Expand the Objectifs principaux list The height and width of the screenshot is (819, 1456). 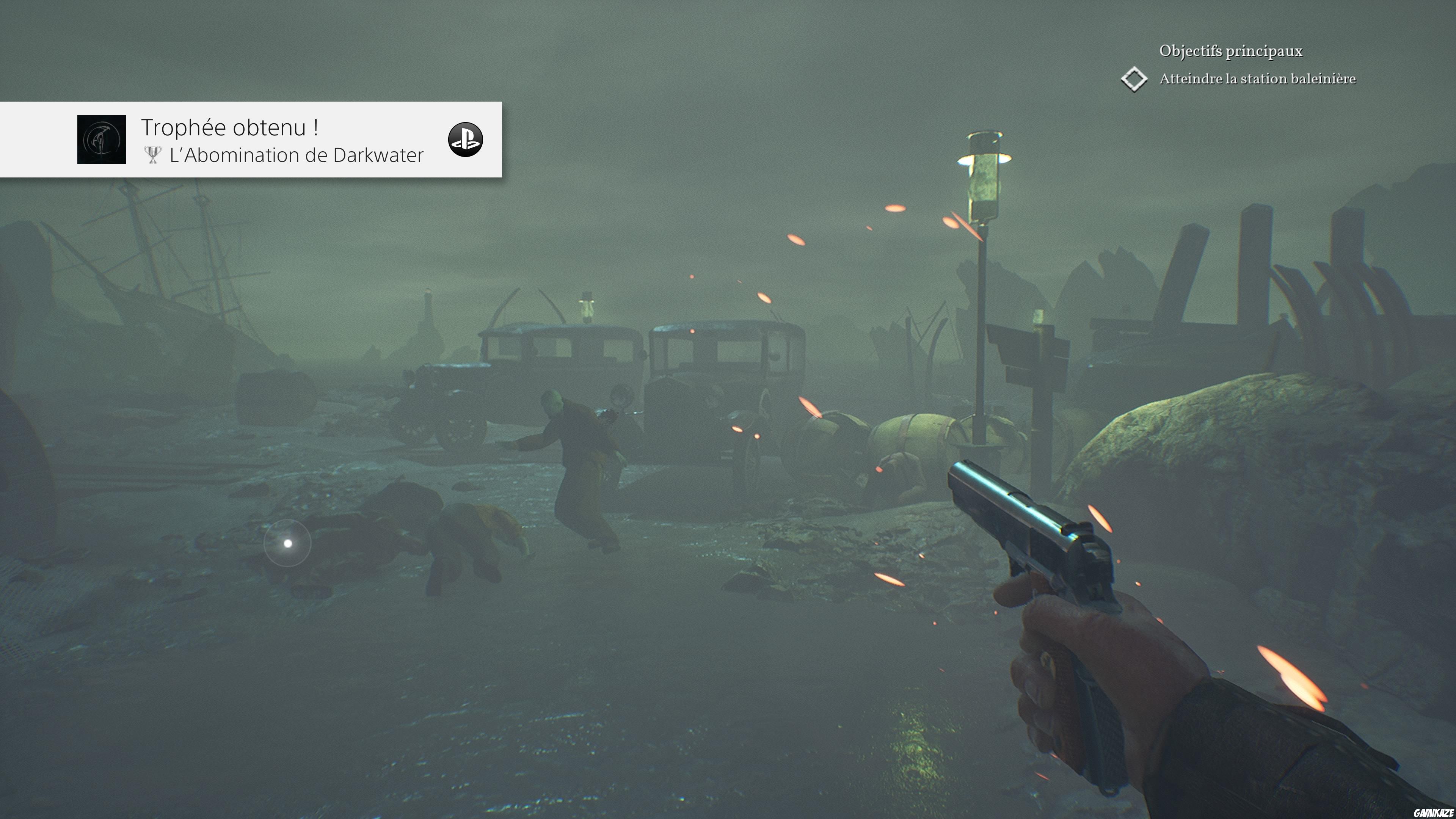(x=1232, y=51)
